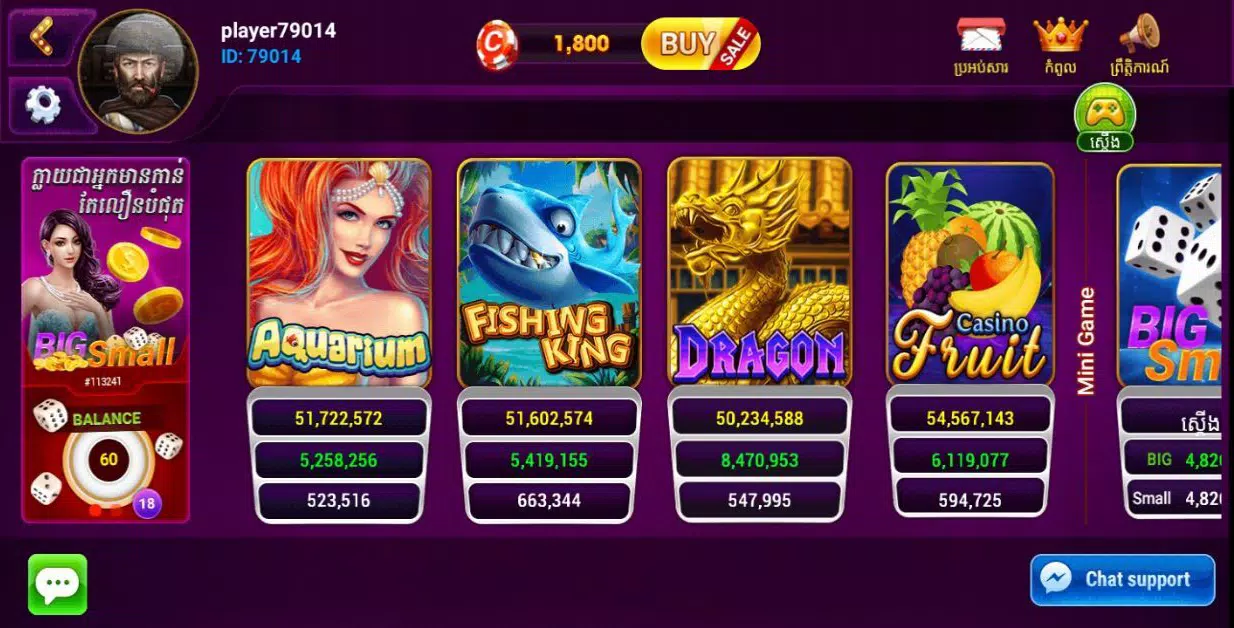Open the green chat bubble

pos(58,584)
